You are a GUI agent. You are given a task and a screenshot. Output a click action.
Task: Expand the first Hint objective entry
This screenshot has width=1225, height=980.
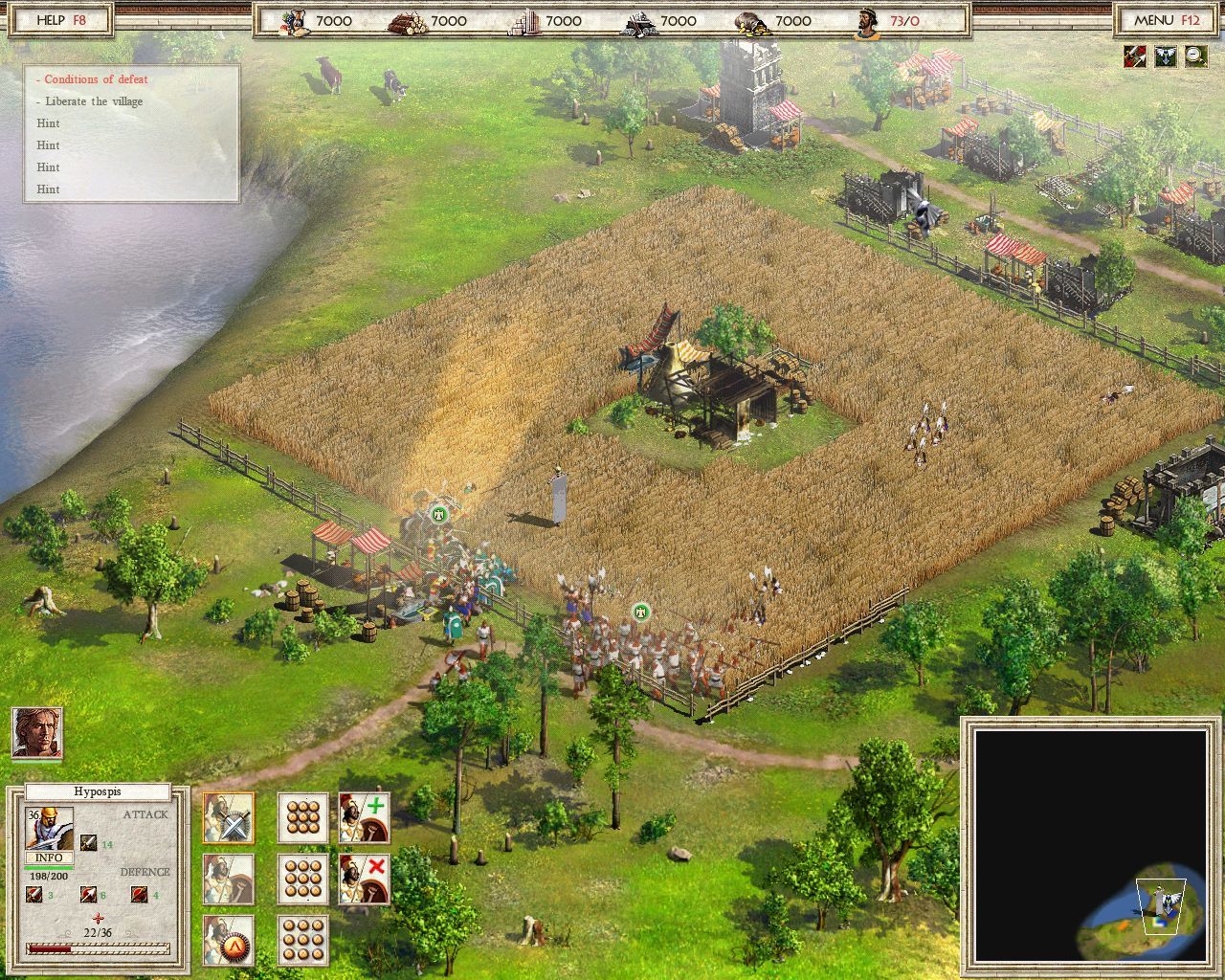49,123
